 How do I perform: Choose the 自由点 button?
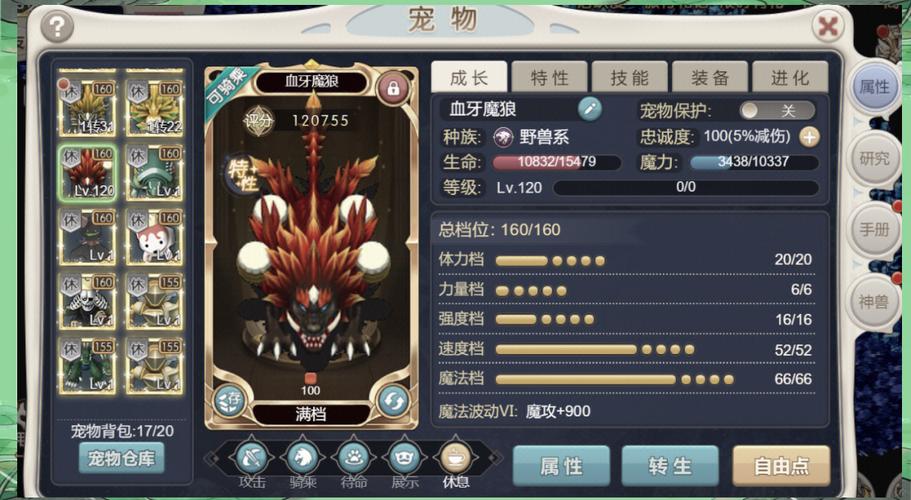click(781, 466)
